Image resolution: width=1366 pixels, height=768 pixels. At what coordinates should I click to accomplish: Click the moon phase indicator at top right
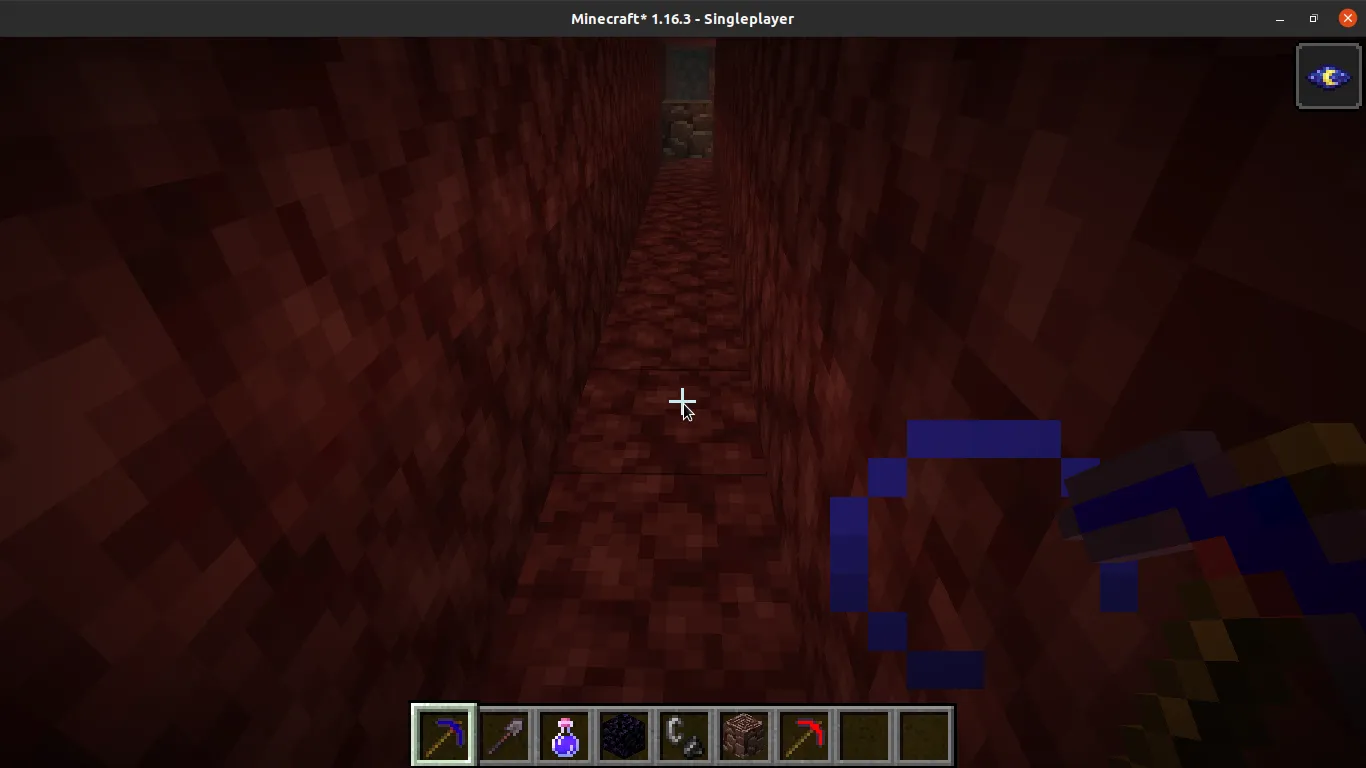1328,75
